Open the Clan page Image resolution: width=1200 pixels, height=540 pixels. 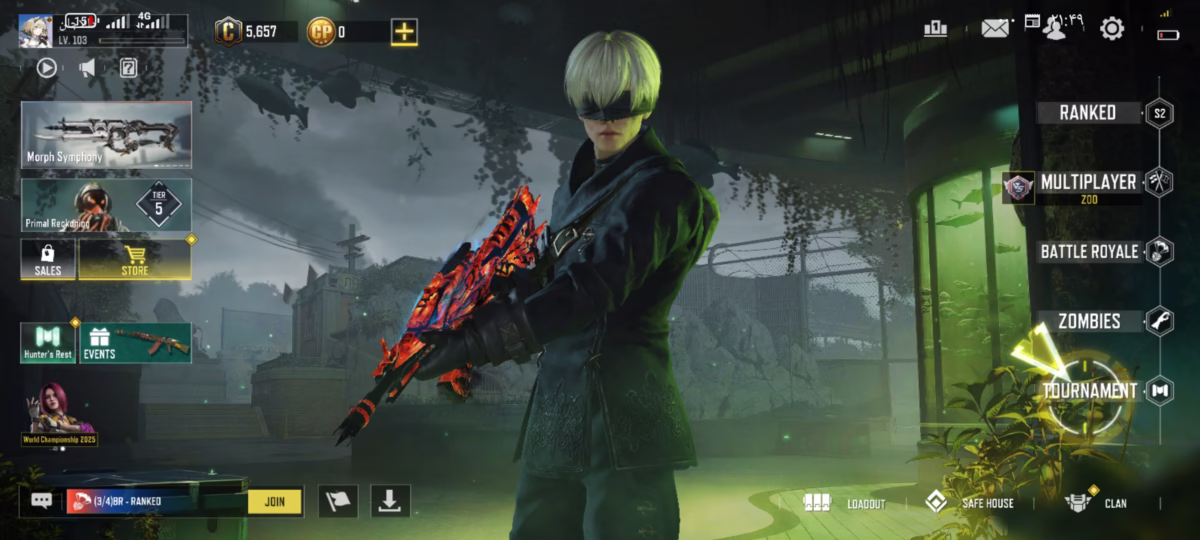click(x=1096, y=503)
